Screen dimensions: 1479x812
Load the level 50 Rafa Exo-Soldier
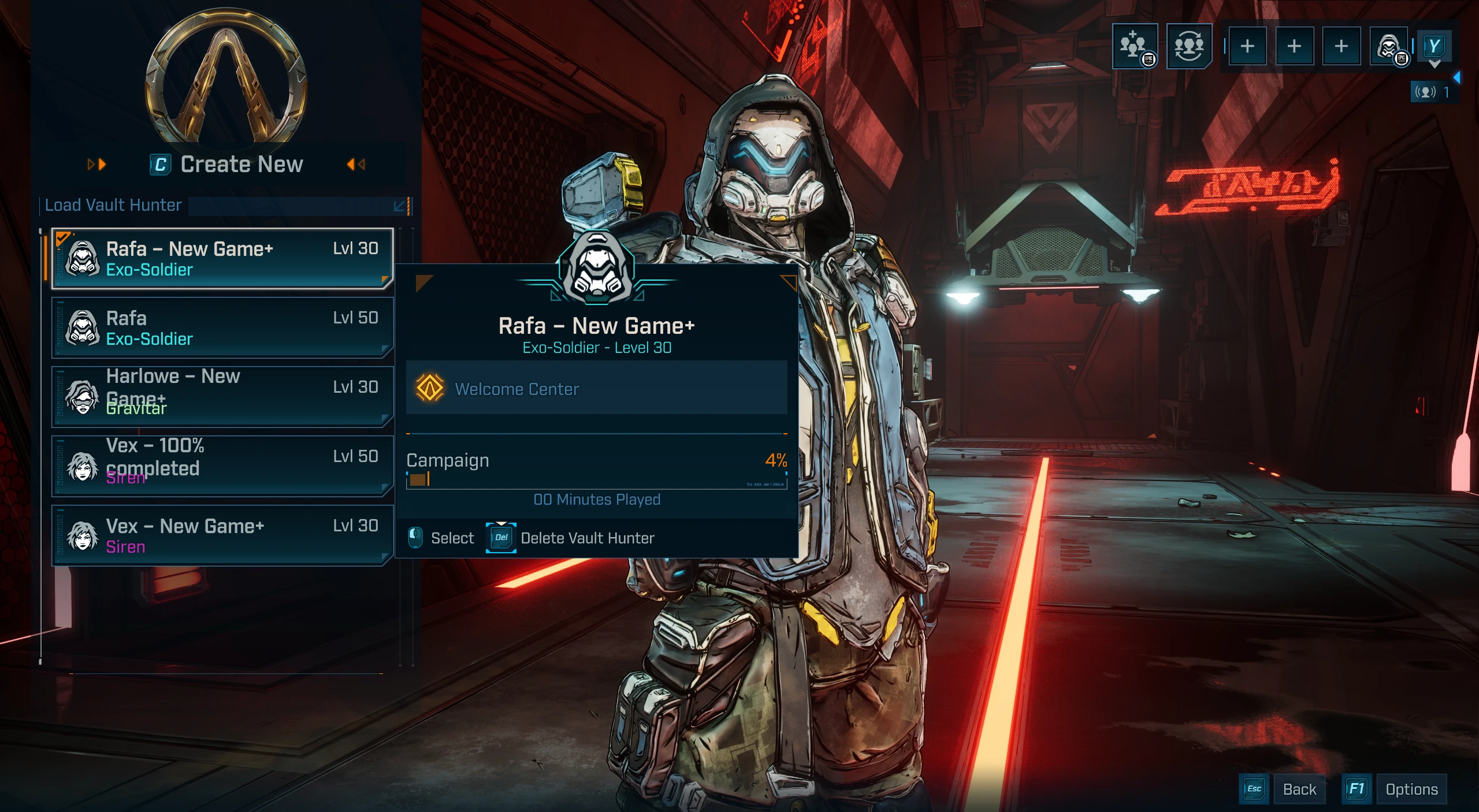point(222,327)
